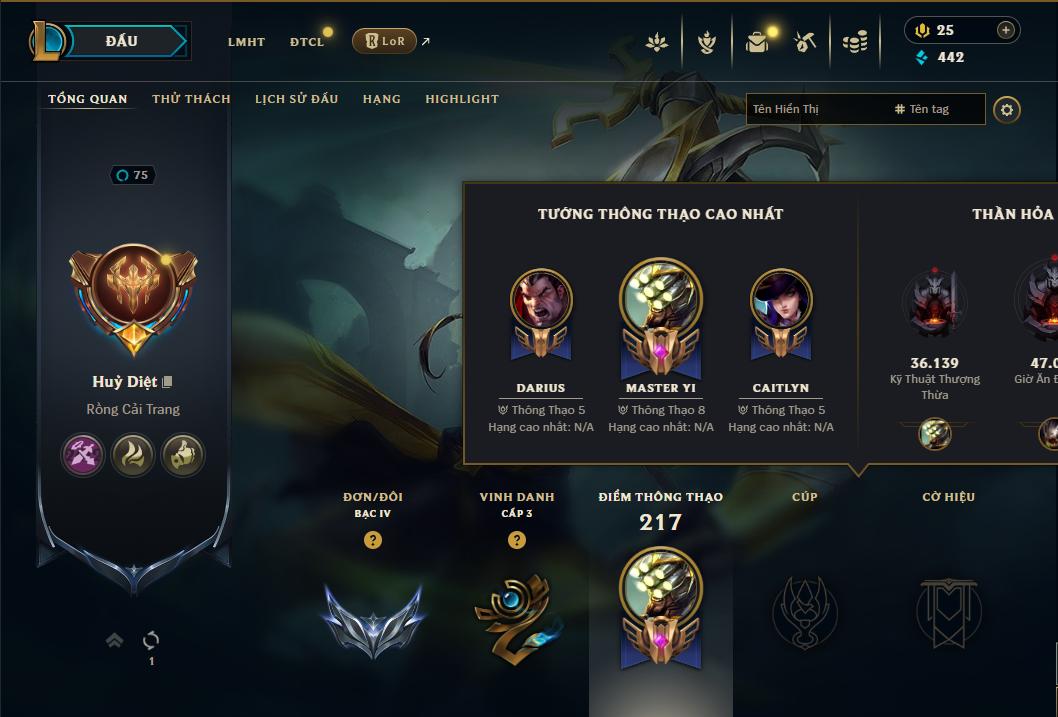
Task: Show the VINH DANH help icon
Action: point(517,540)
